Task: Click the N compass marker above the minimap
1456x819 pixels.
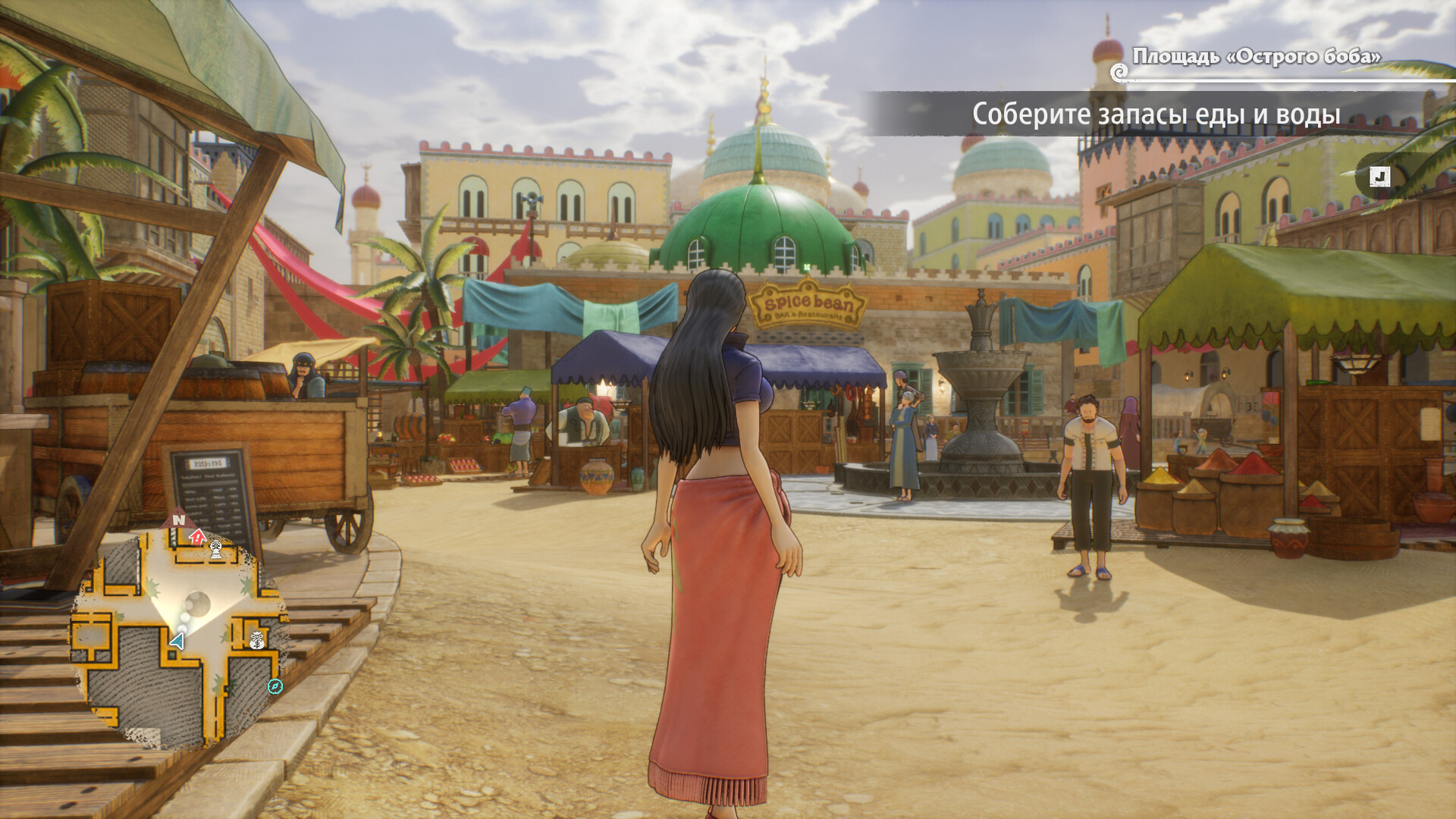Action: [177, 519]
